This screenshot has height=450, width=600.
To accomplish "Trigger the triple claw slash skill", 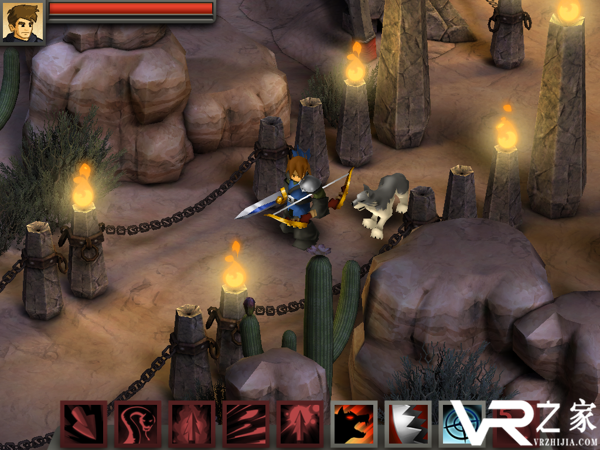I will (245, 424).
